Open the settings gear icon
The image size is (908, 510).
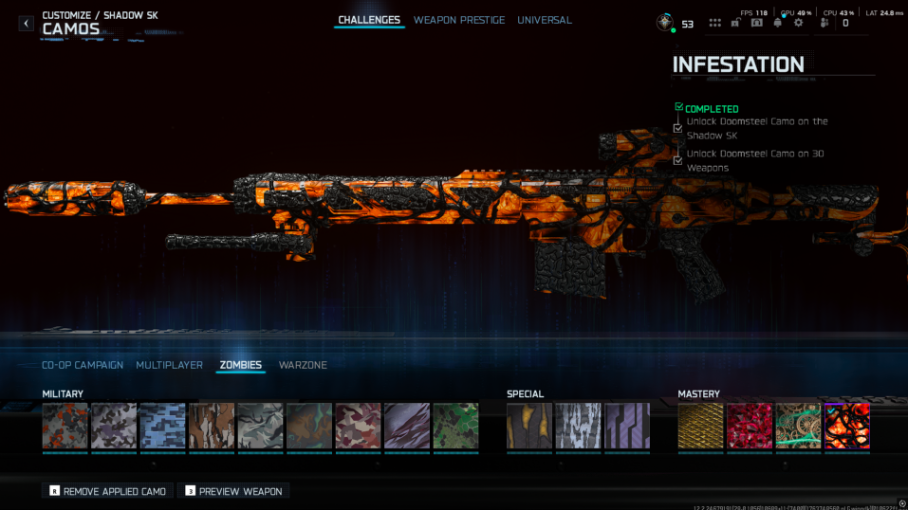[x=798, y=23]
